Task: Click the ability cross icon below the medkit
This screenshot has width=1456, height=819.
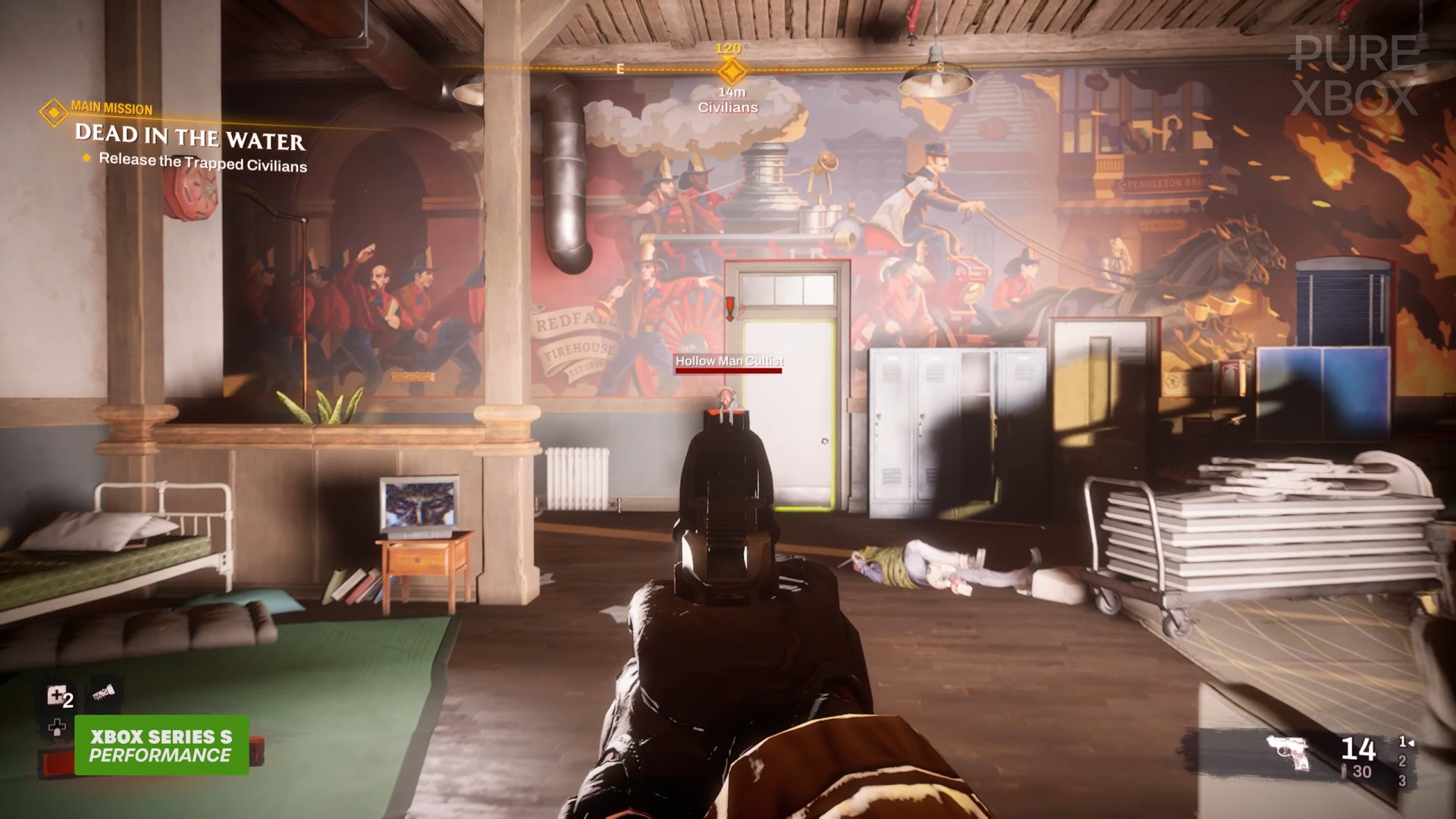Action: click(58, 727)
